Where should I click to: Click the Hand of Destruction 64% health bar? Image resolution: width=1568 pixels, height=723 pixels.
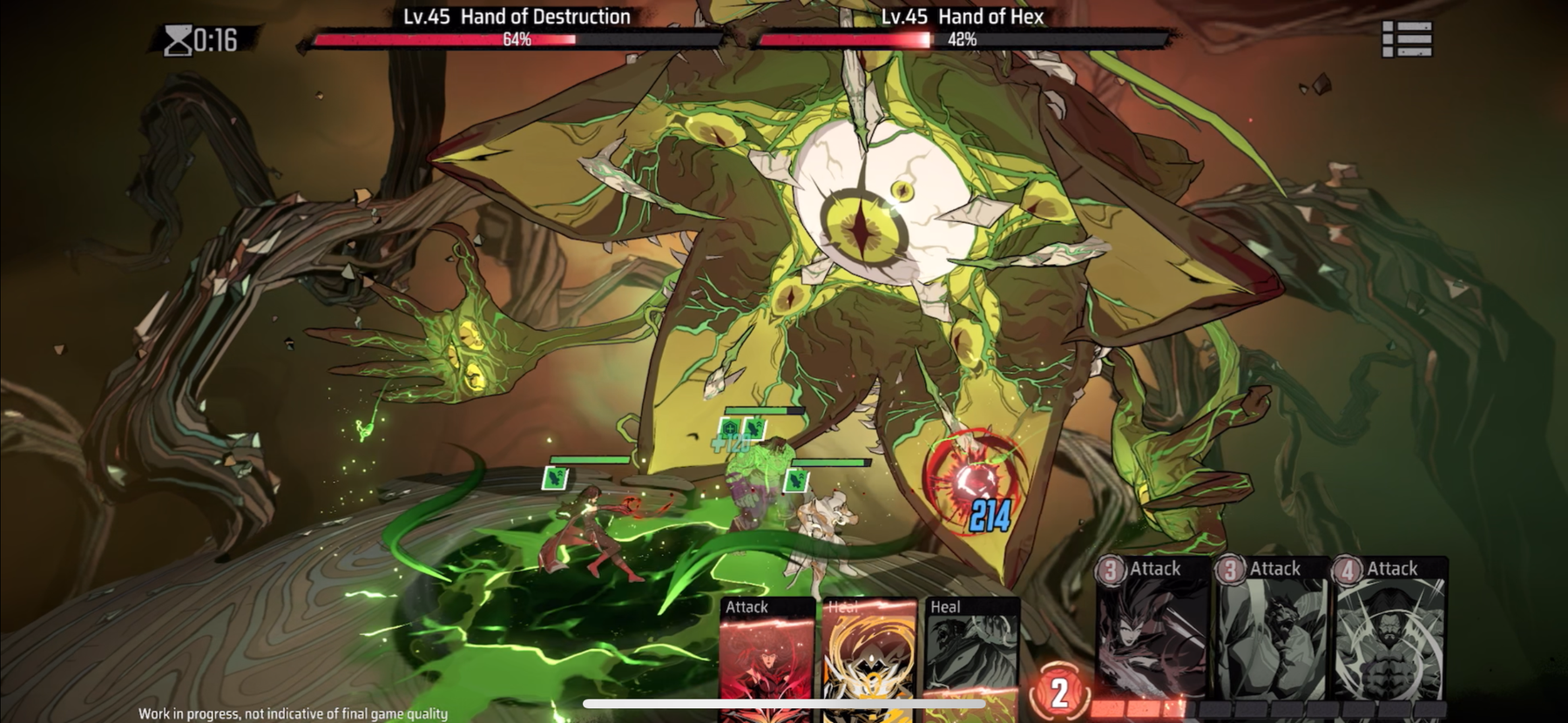518,39
